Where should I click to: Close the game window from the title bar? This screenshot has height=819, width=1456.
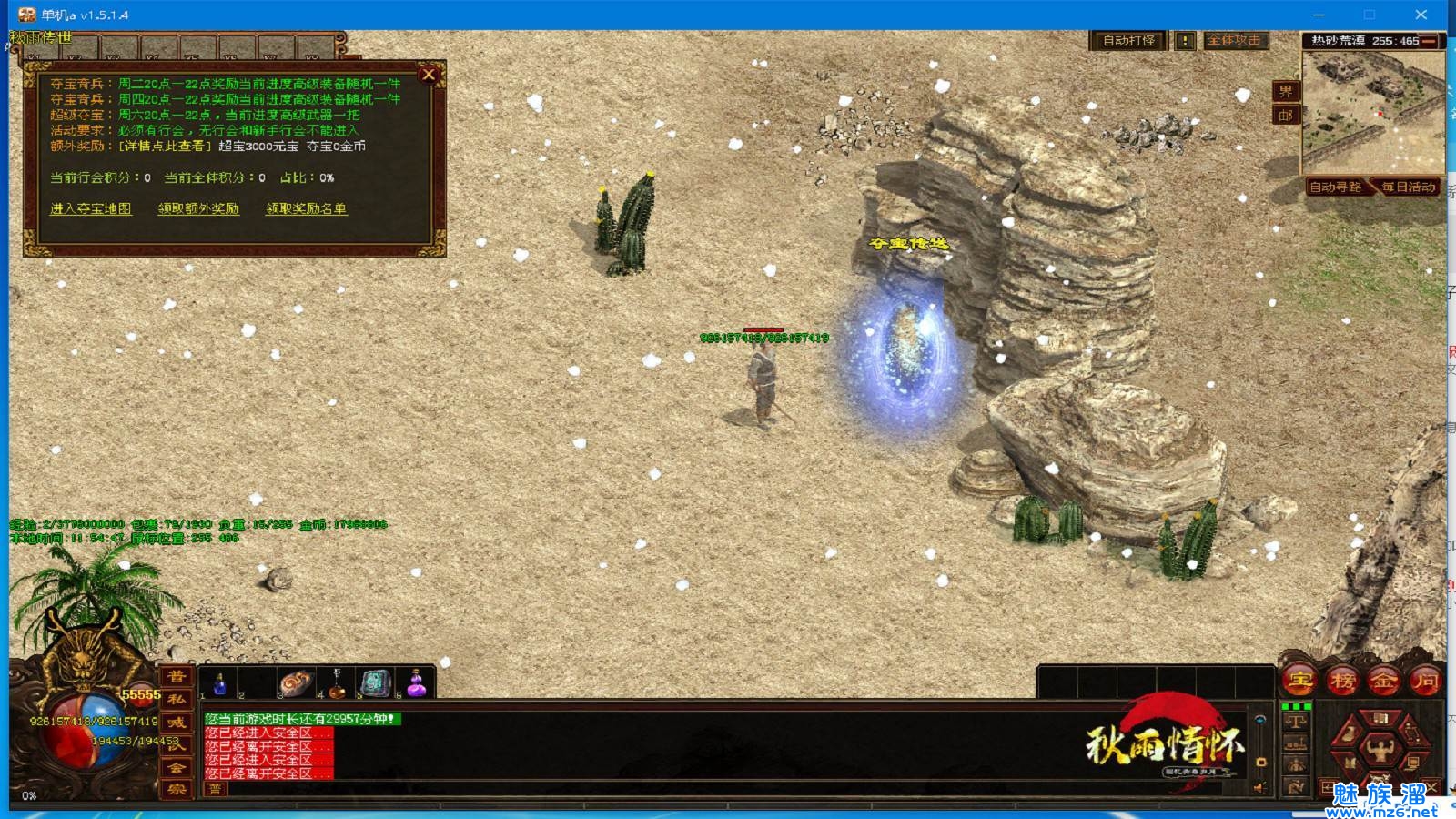click(x=1421, y=15)
